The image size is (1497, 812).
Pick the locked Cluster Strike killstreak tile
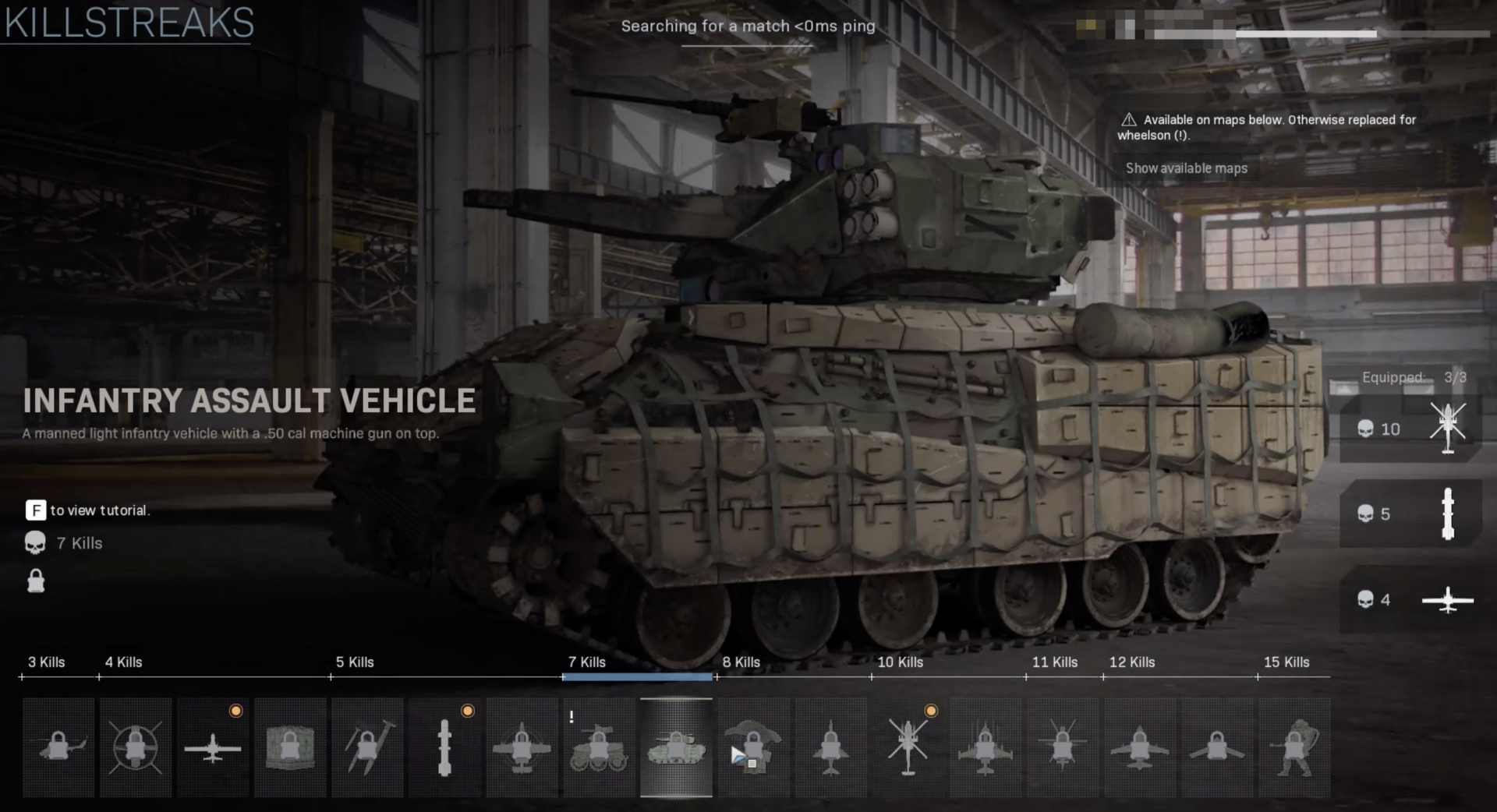click(x=367, y=747)
